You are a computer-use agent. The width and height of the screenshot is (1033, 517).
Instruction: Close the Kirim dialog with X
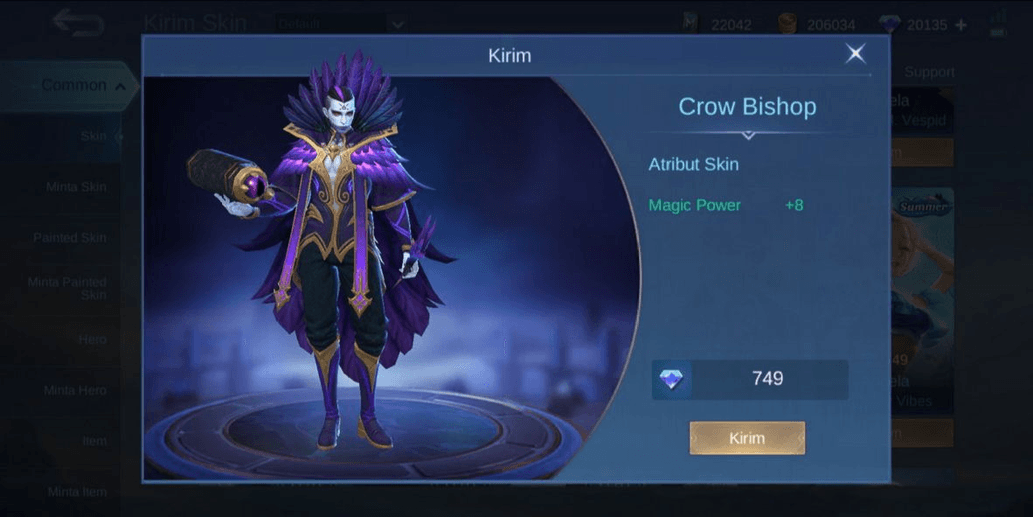pyautogui.click(x=855, y=54)
